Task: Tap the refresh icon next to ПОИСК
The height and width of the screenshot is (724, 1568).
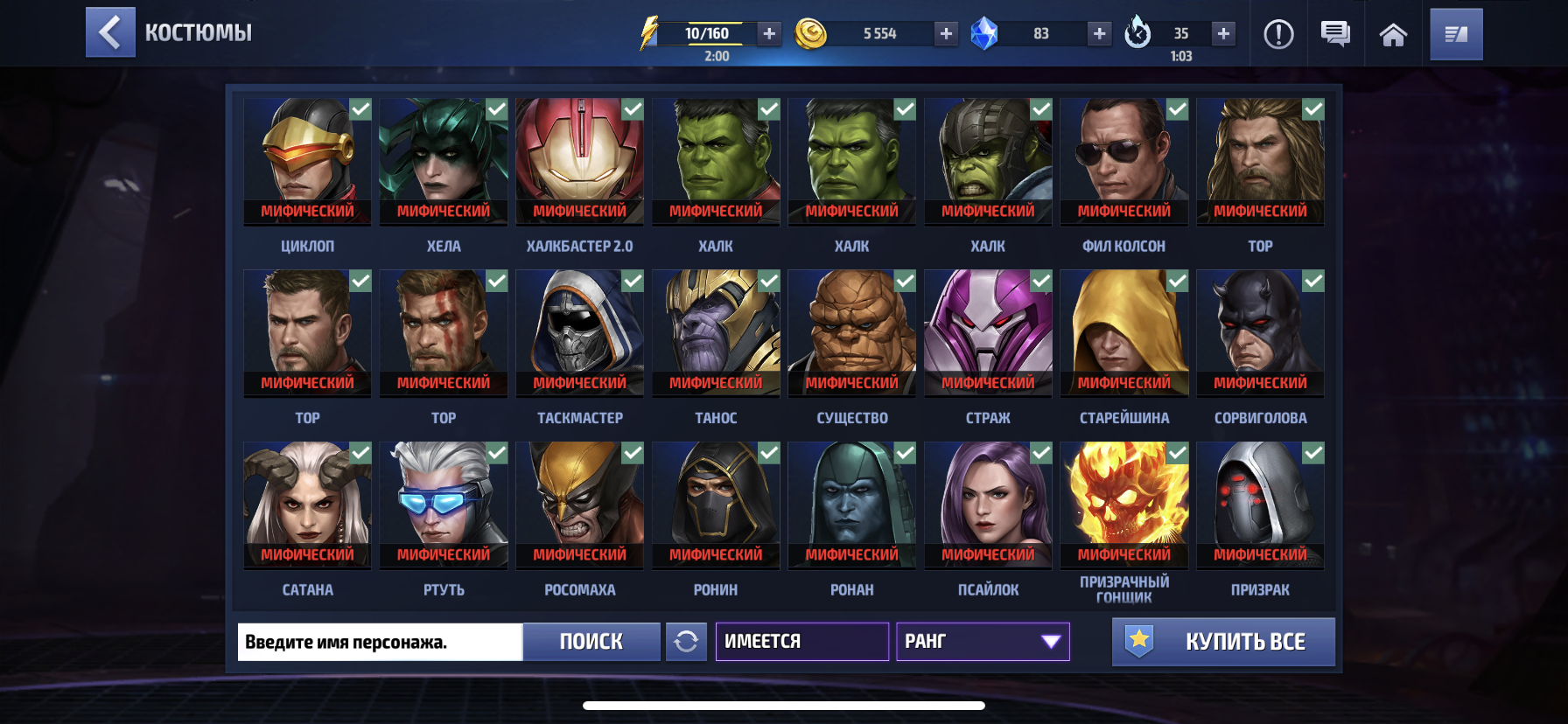Action: tap(687, 641)
